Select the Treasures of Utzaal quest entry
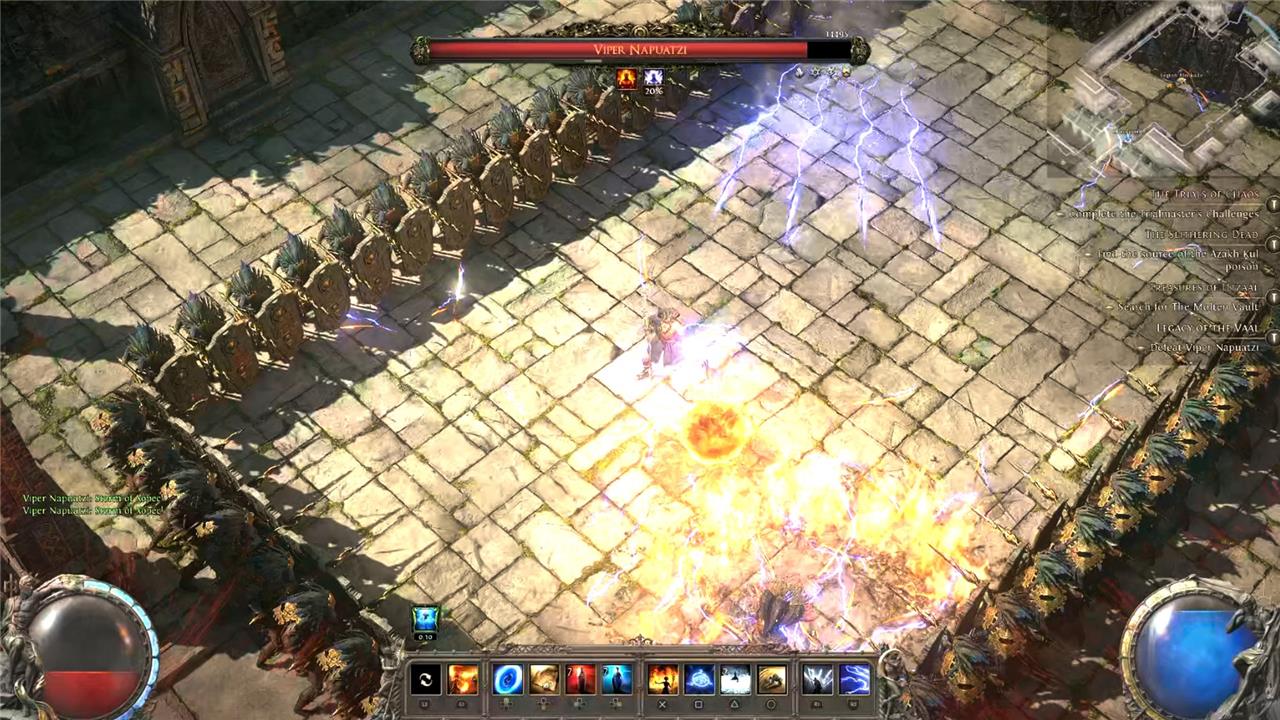Viewport: 1280px width, 720px height. (1202, 287)
